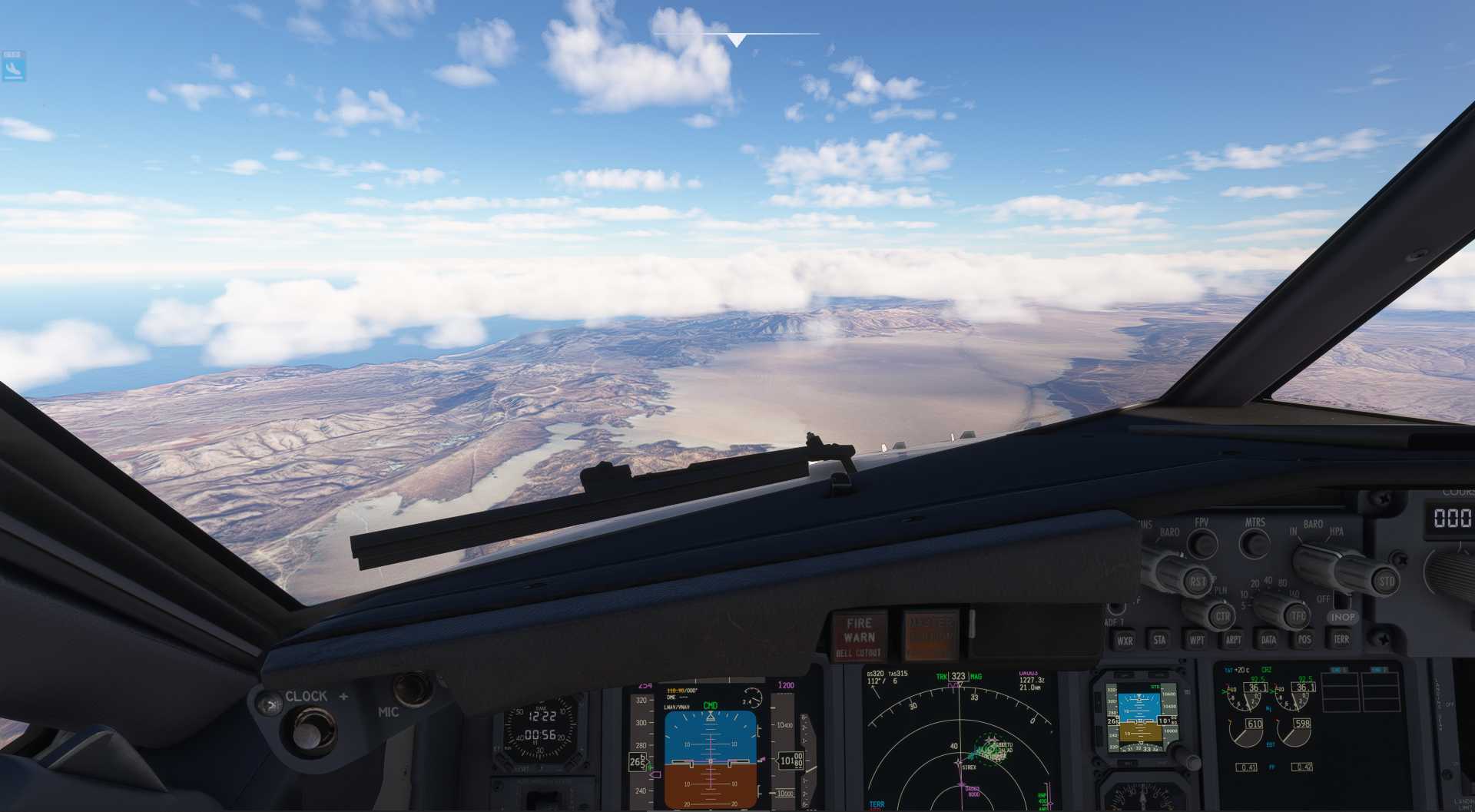
Task: Click the STD barometer standard knob button
Action: click(1385, 582)
